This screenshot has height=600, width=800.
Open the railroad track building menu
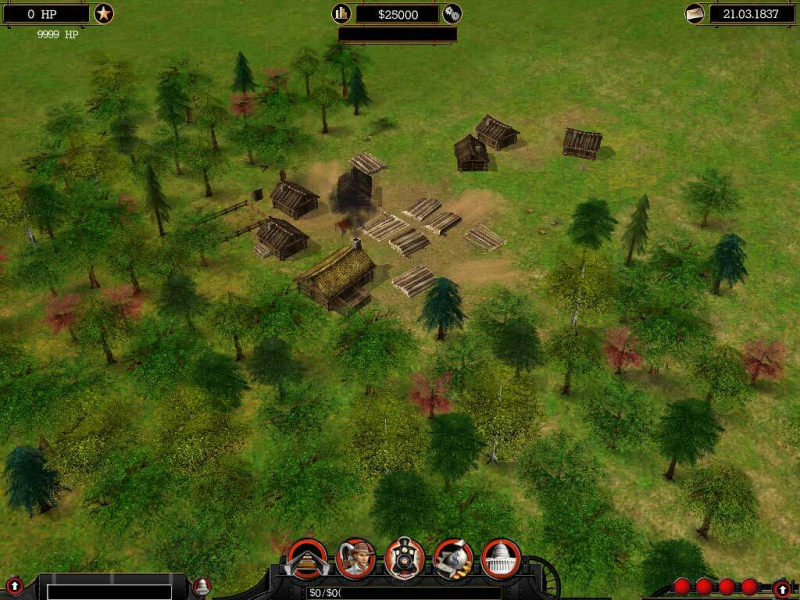click(307, 558)
